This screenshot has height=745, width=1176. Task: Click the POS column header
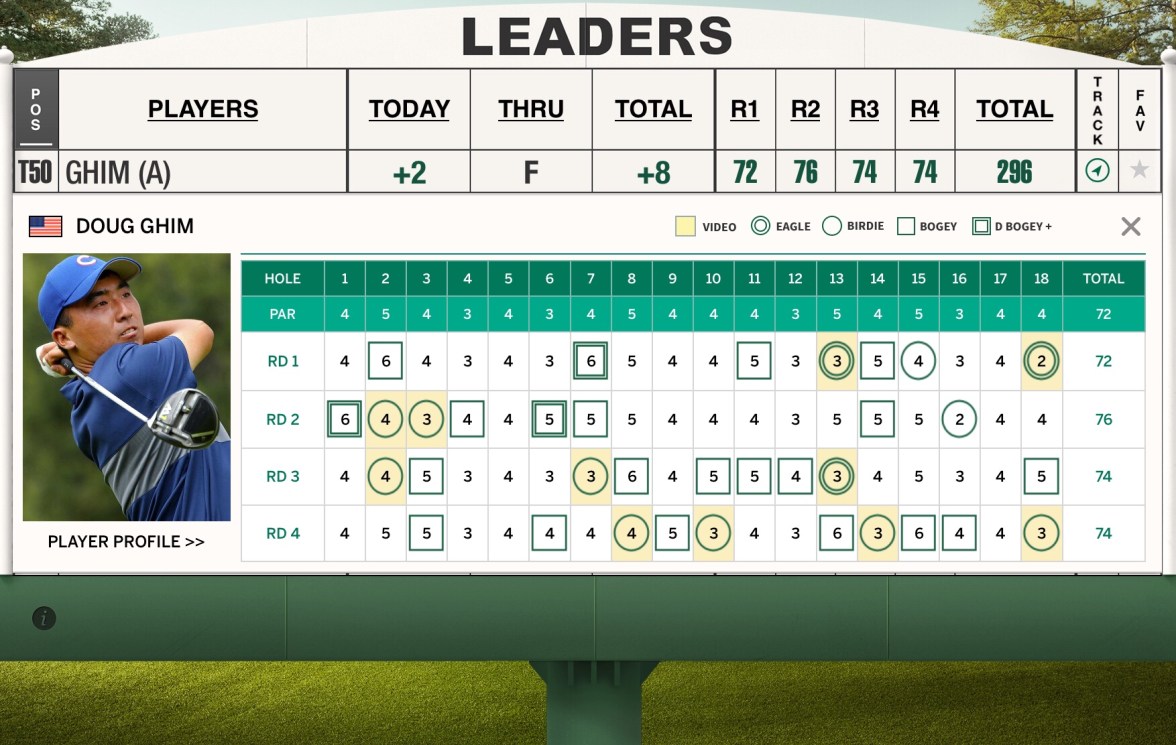point(36,109)
